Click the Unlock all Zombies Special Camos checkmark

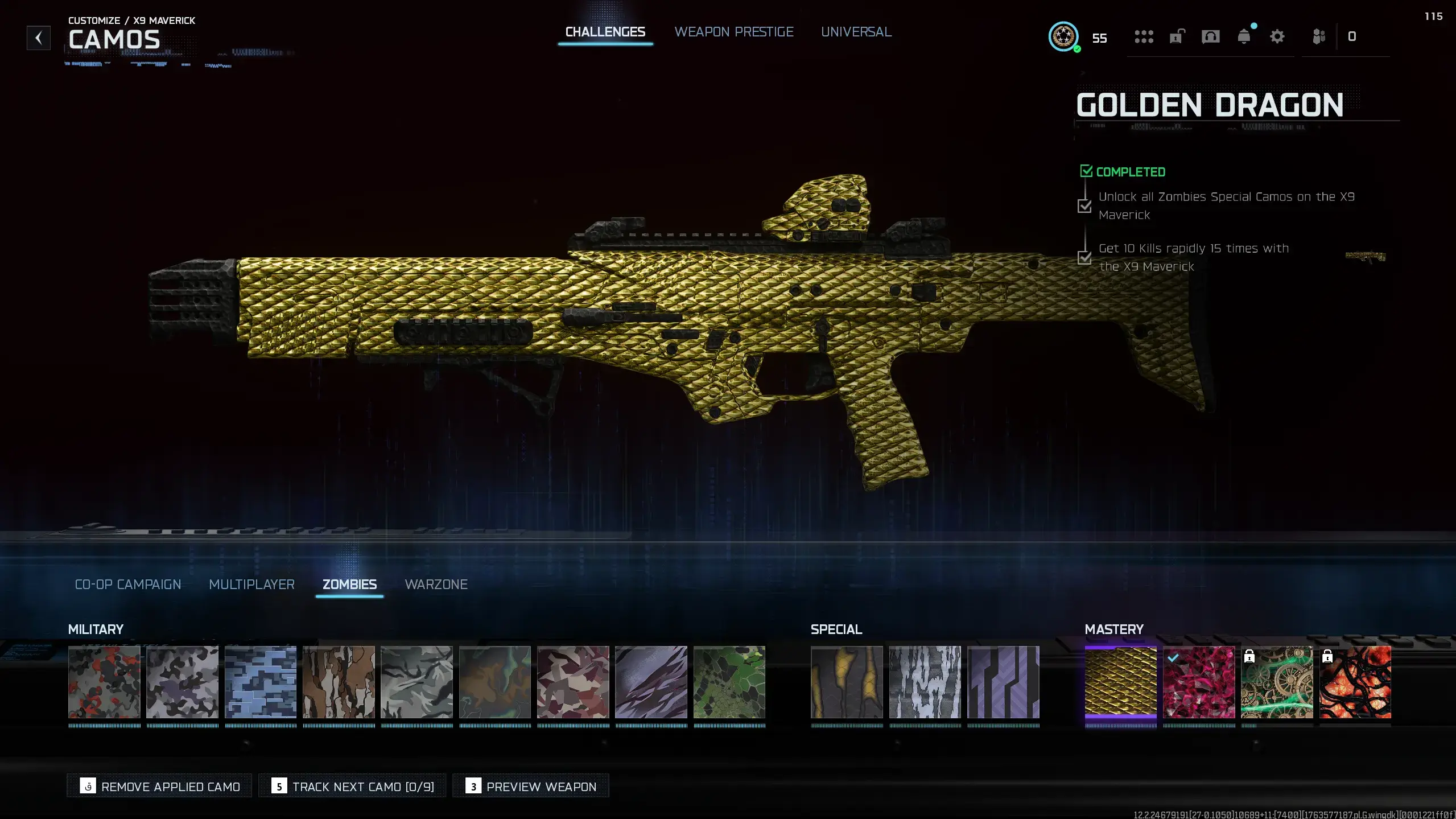[1085, 205]
